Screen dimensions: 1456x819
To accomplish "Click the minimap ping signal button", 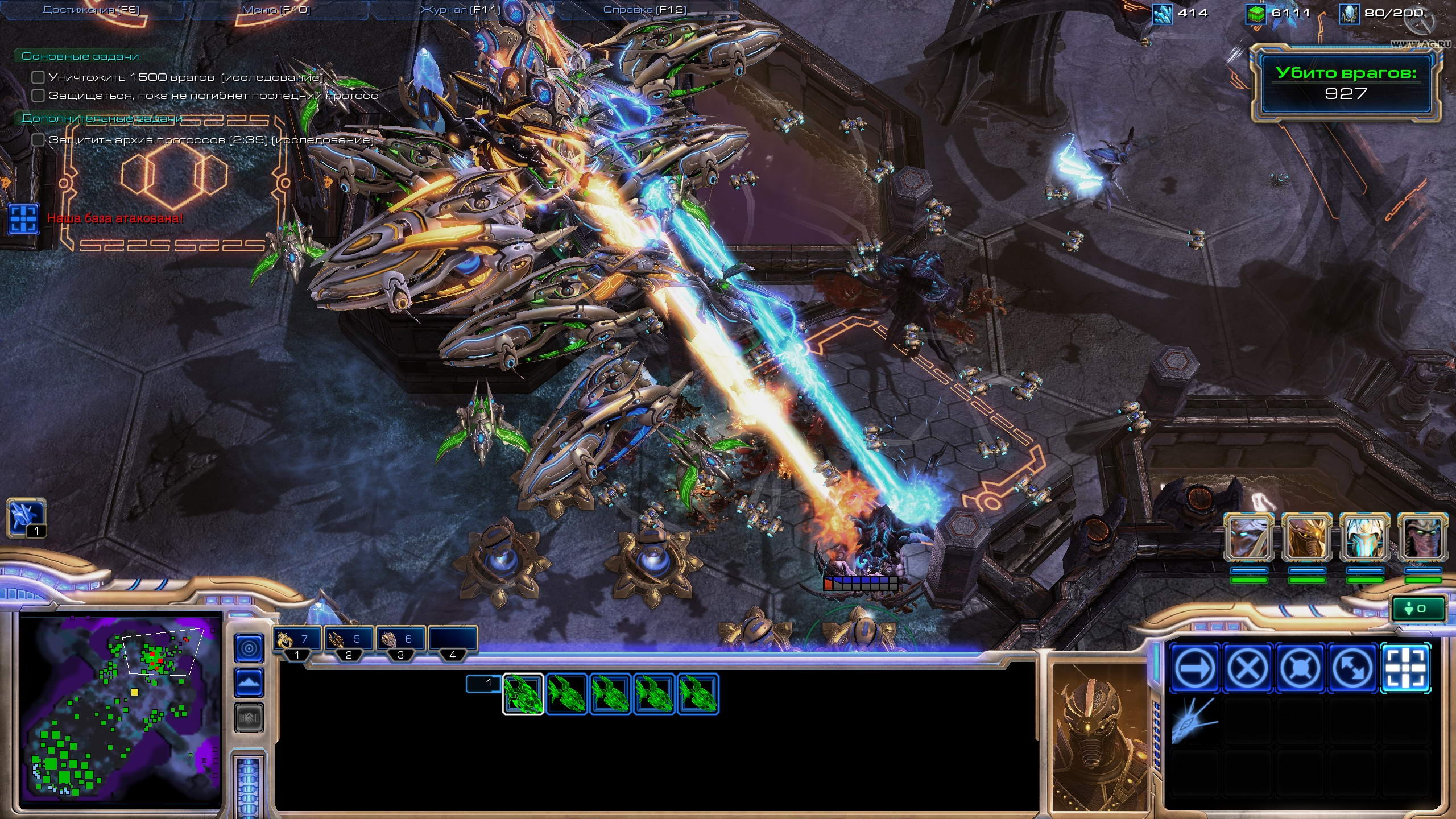I will 249,648.
